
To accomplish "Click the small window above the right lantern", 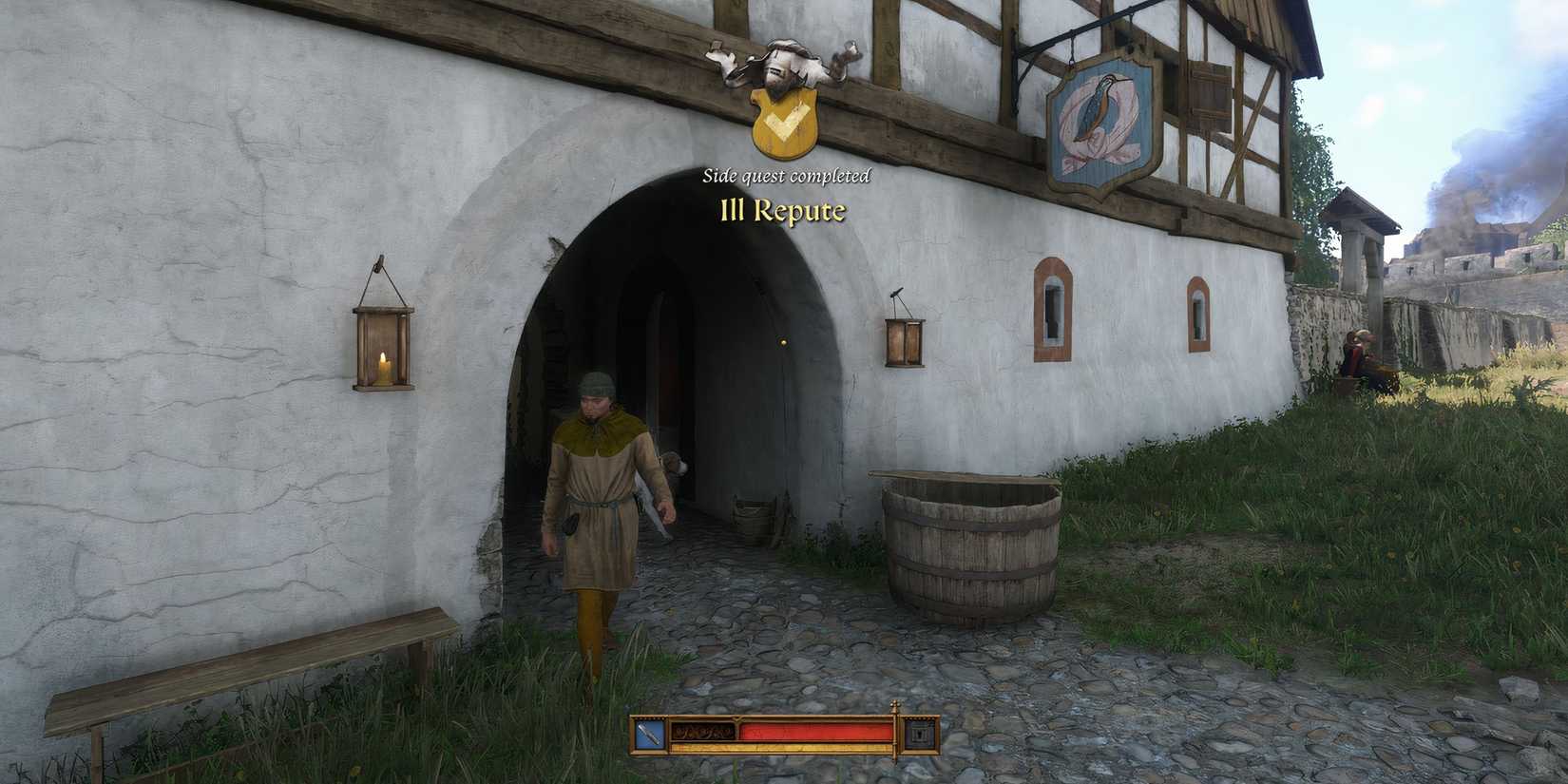I will click(x=1051, y=309).
